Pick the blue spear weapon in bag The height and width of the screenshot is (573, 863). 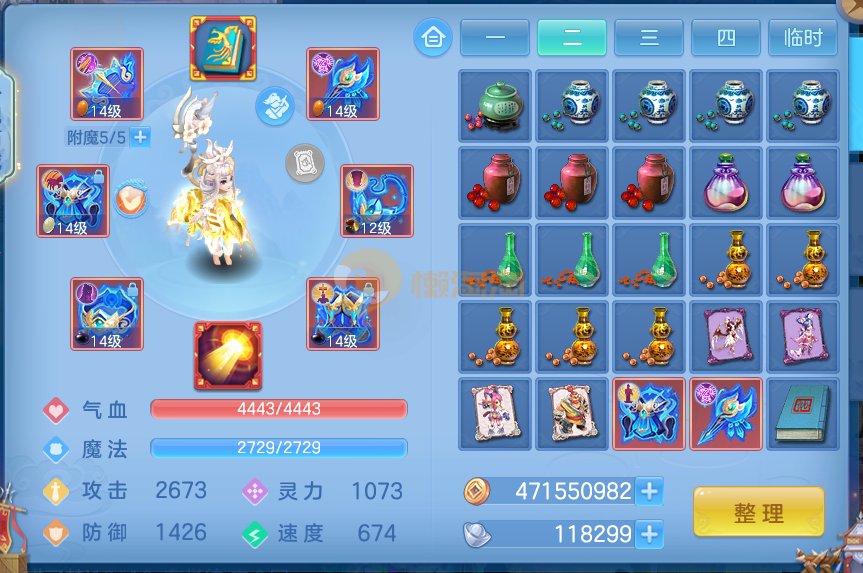pyautogui.click(x=726, y=413)
